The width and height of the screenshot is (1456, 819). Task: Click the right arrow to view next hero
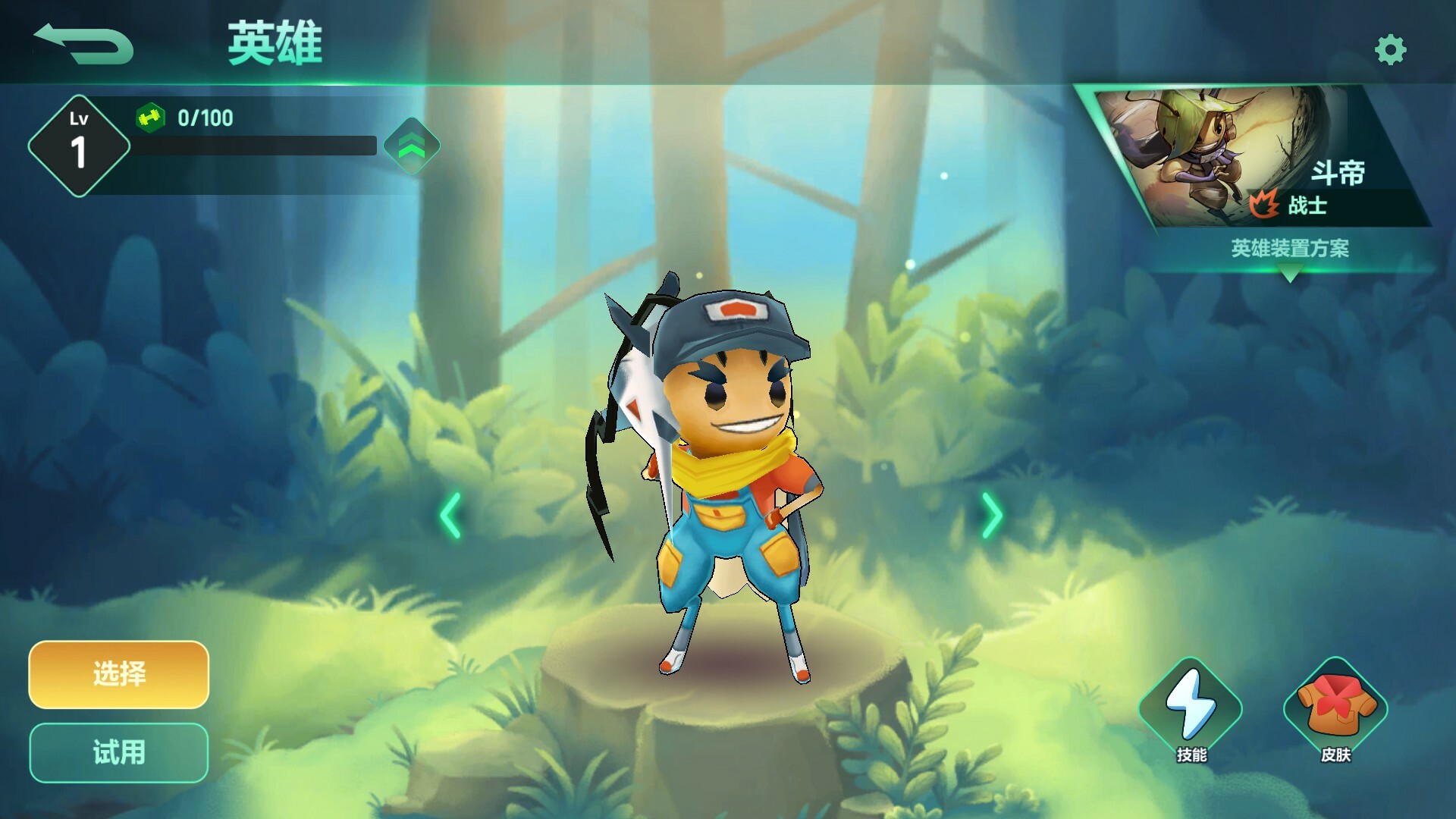991,514
